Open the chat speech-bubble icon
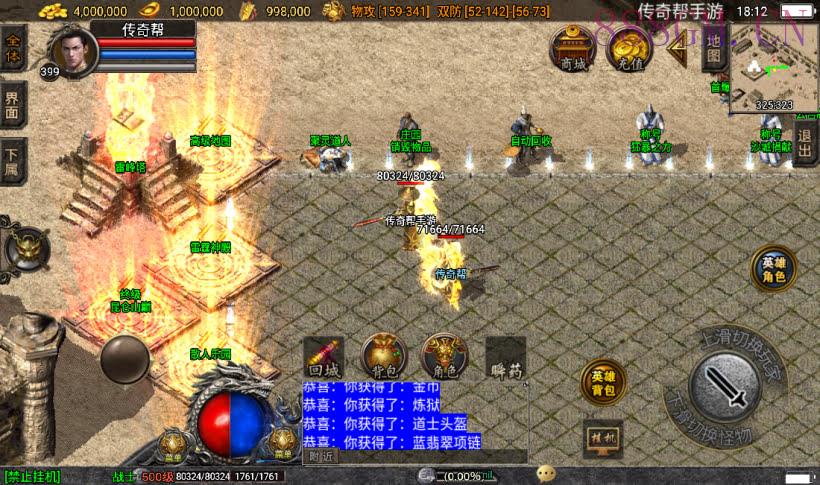Image resolution: width=820 pixels, height=485 pixels. [x=546, y=473]
